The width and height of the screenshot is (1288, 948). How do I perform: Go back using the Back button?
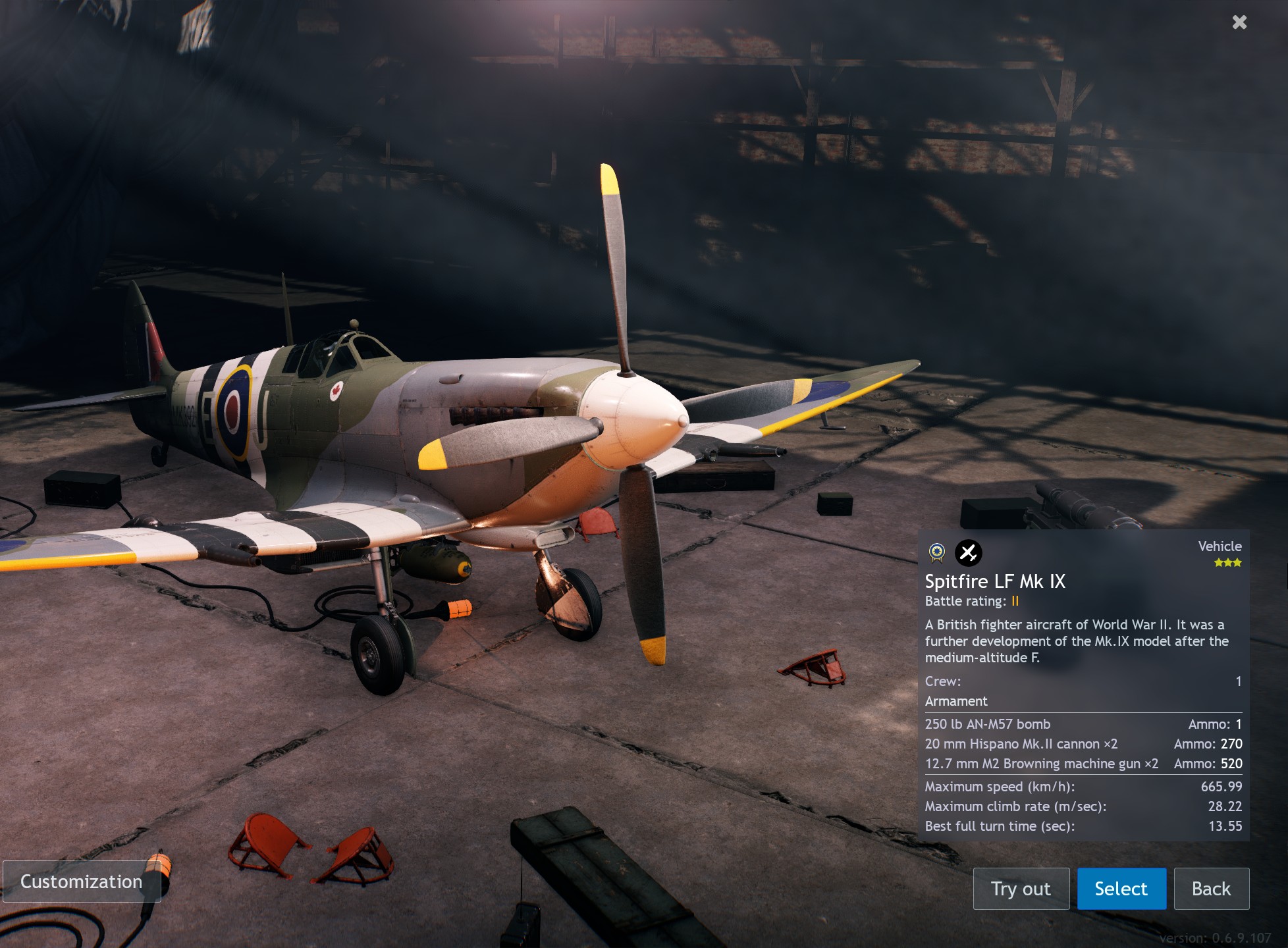click(1211, 889)
